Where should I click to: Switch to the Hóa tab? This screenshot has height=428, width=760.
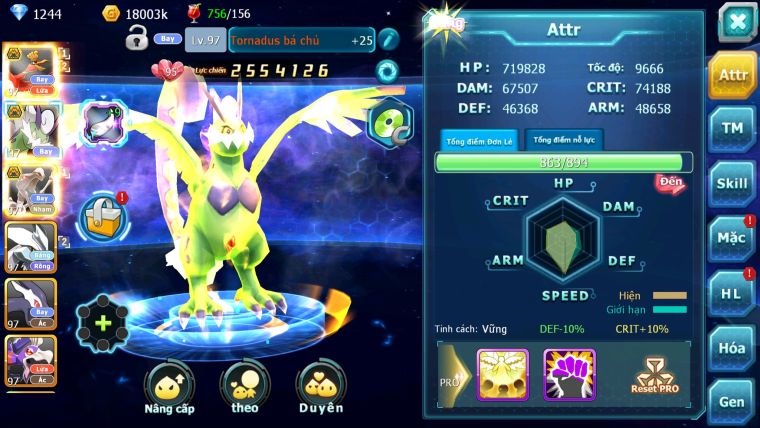tap(732, 348)
